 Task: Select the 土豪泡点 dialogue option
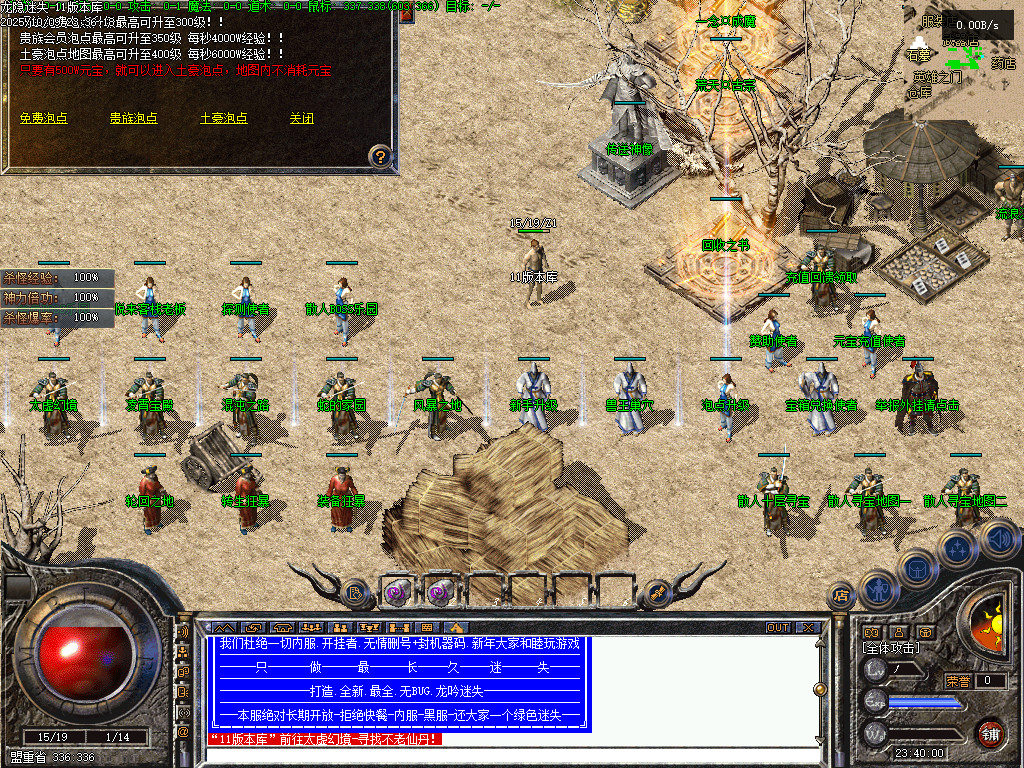click(x=223, y=118)
